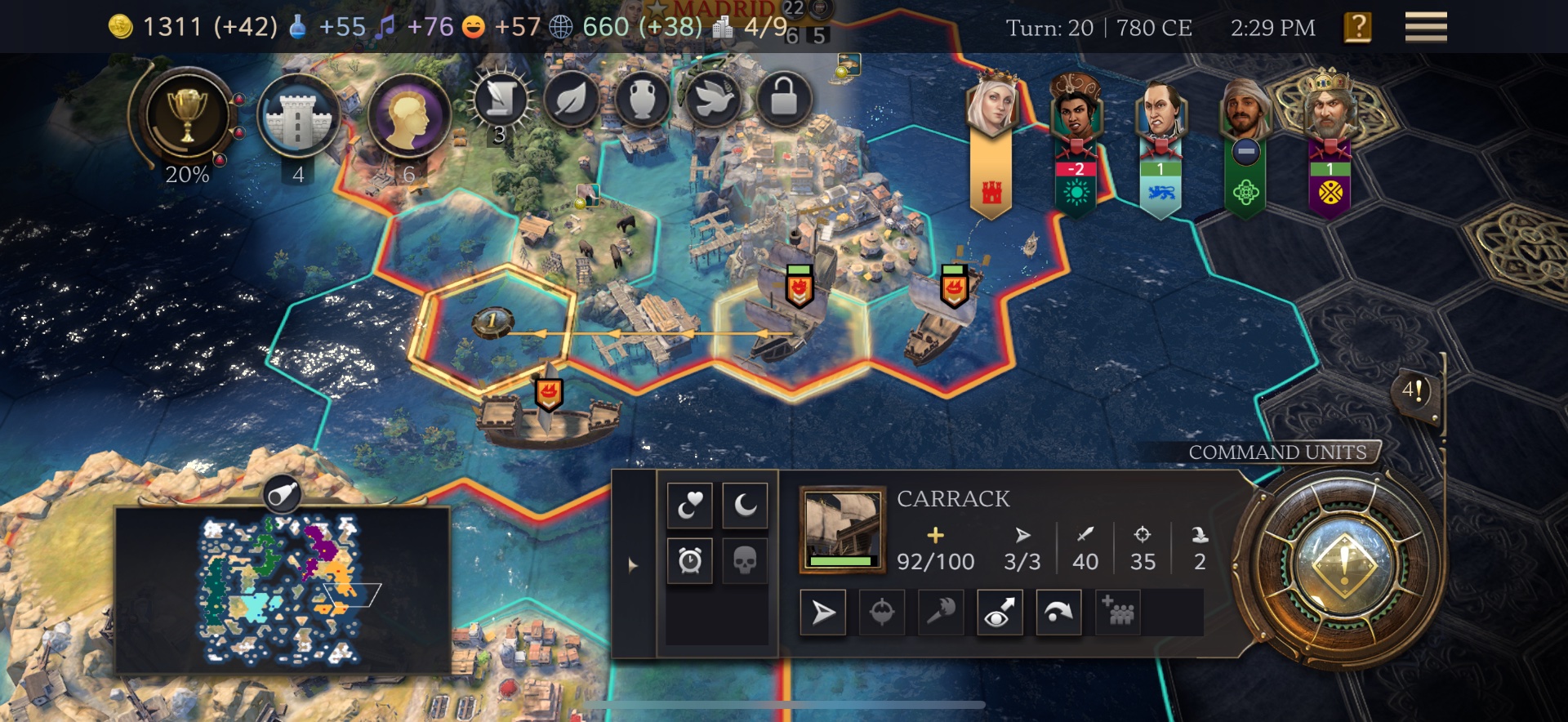Viewport: 1568px width, 722px height.
Task: Set the alarm clock alert action
Action: click(690, 560)
